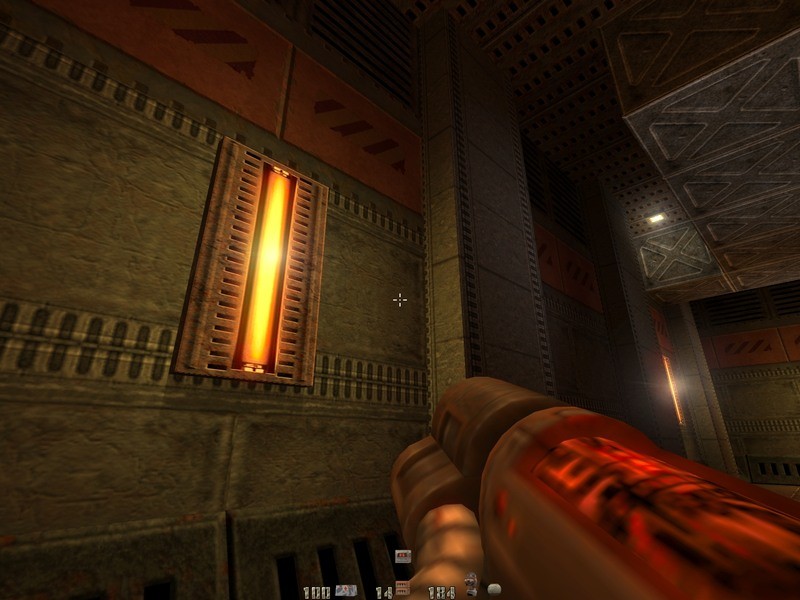Click the health medkit icon
Viewport: 800px width, 600px height.
346,590
